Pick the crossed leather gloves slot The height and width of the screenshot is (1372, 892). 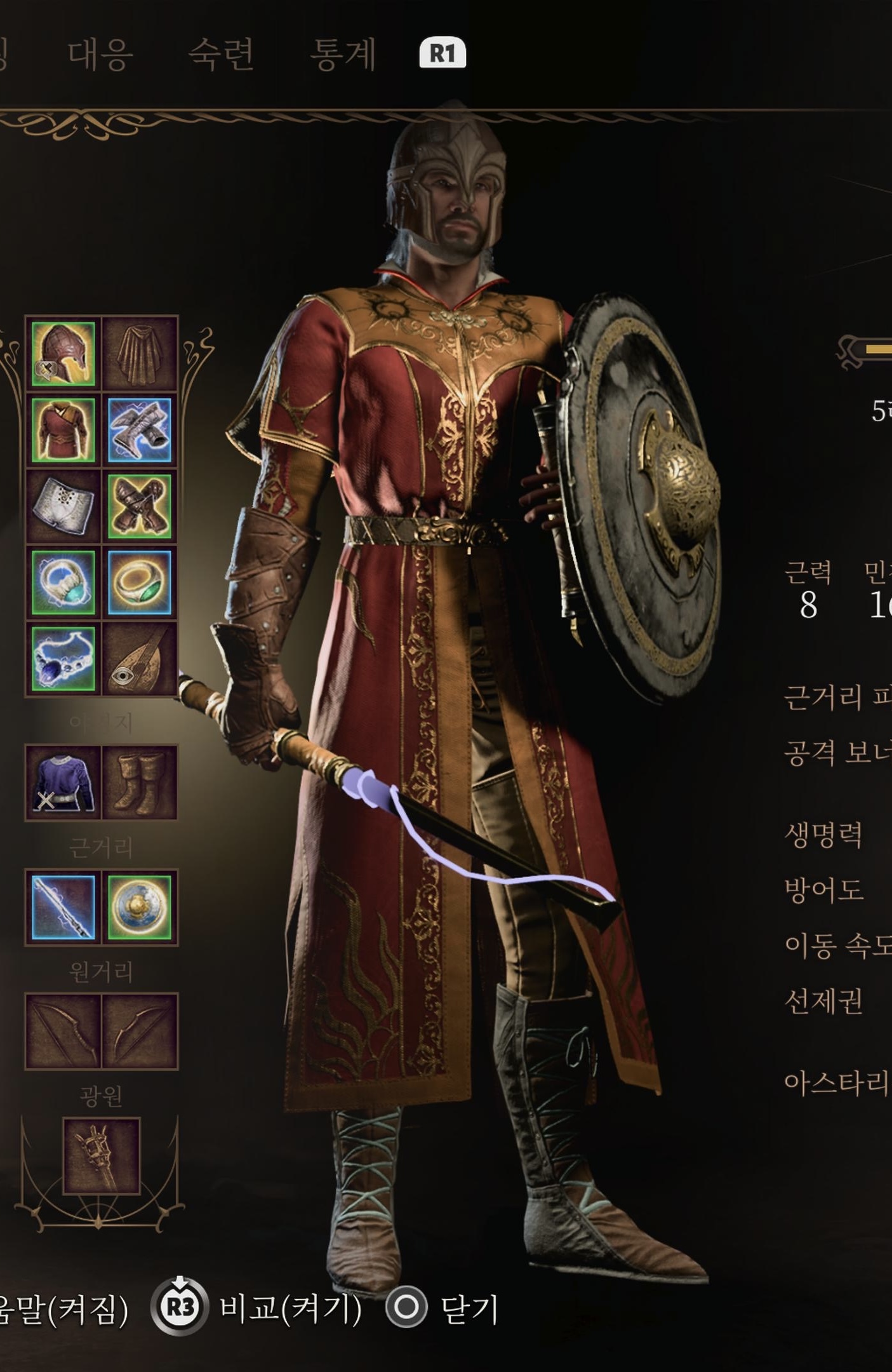(x=140, y=506)
